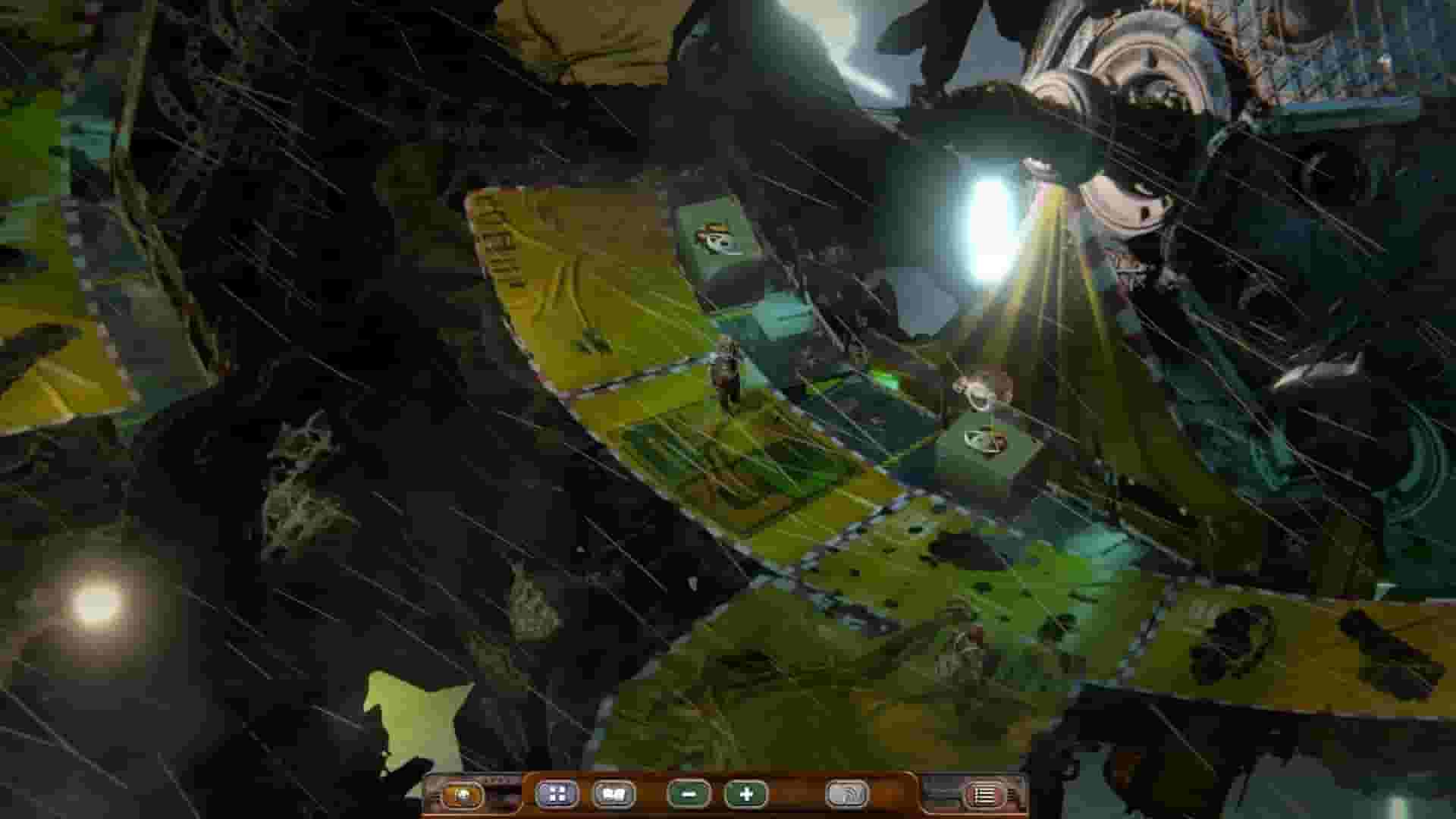Open the message log list icon
Screen dimensions: 1456x819
[x=986, y=794]
